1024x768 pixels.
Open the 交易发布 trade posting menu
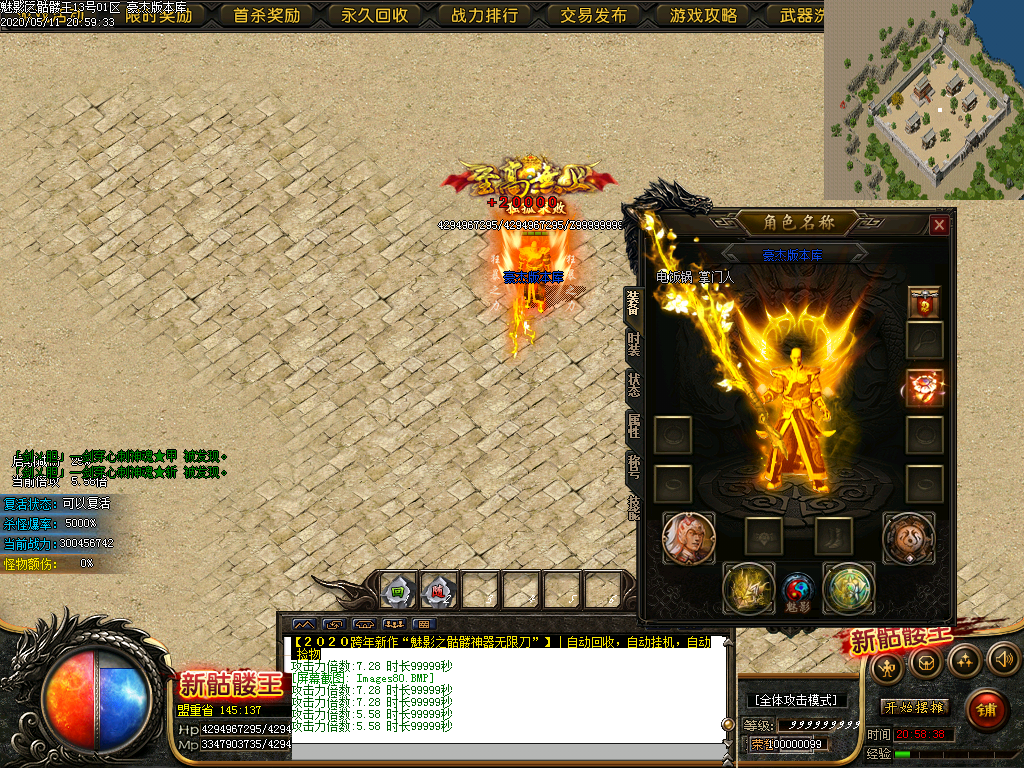(x=594, y=15)
